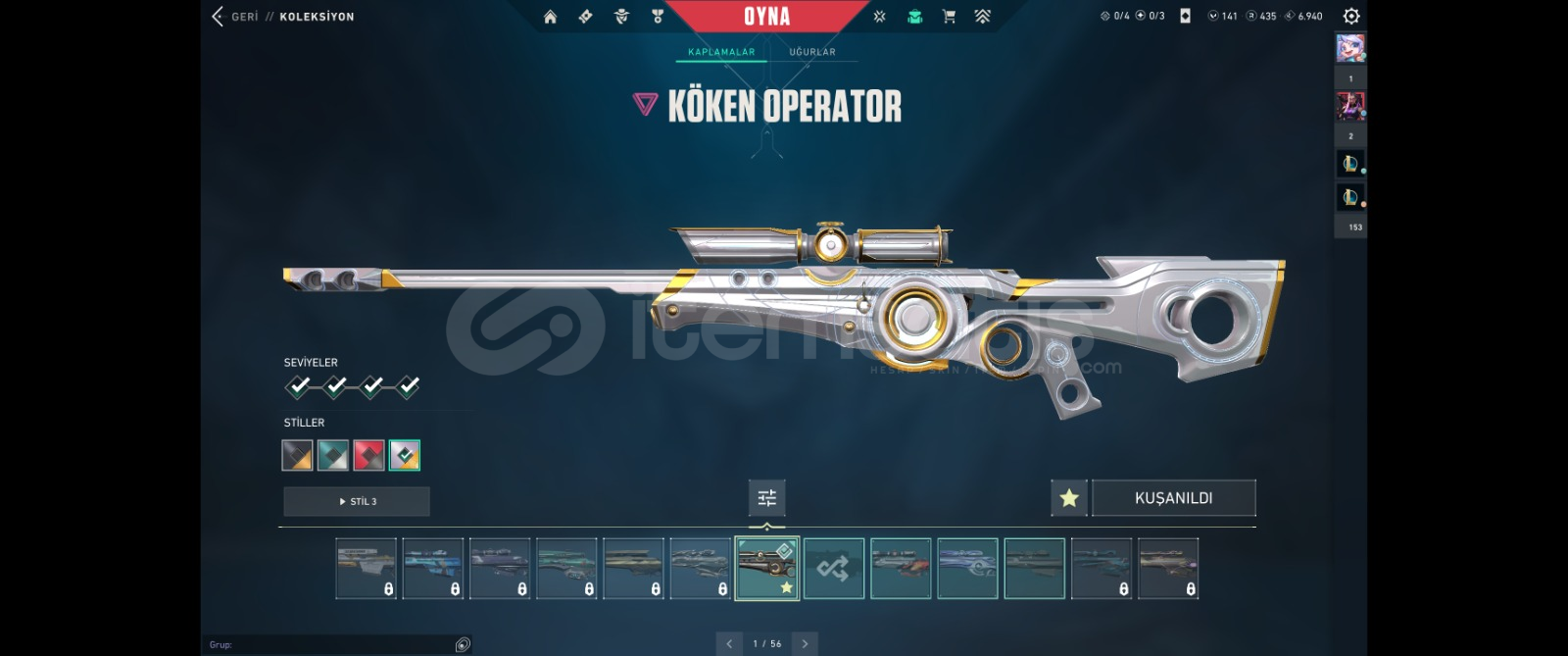Select the black and gold style swatch
The height and width of the screenshot is (656, 1568).
point(297,455)
